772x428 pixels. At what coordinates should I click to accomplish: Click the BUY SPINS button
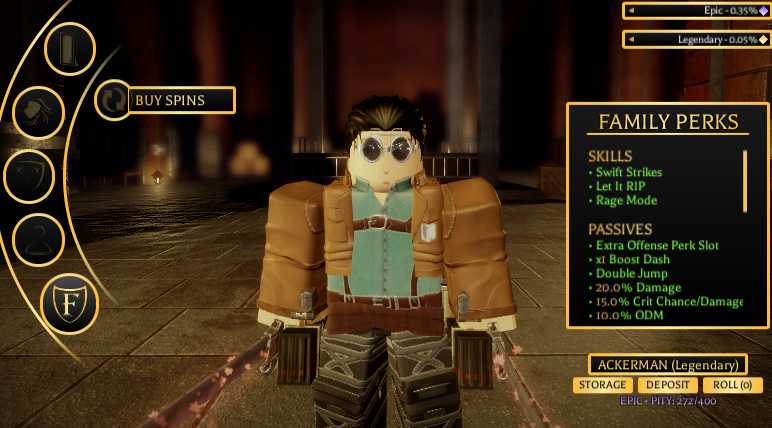[182, 100]
